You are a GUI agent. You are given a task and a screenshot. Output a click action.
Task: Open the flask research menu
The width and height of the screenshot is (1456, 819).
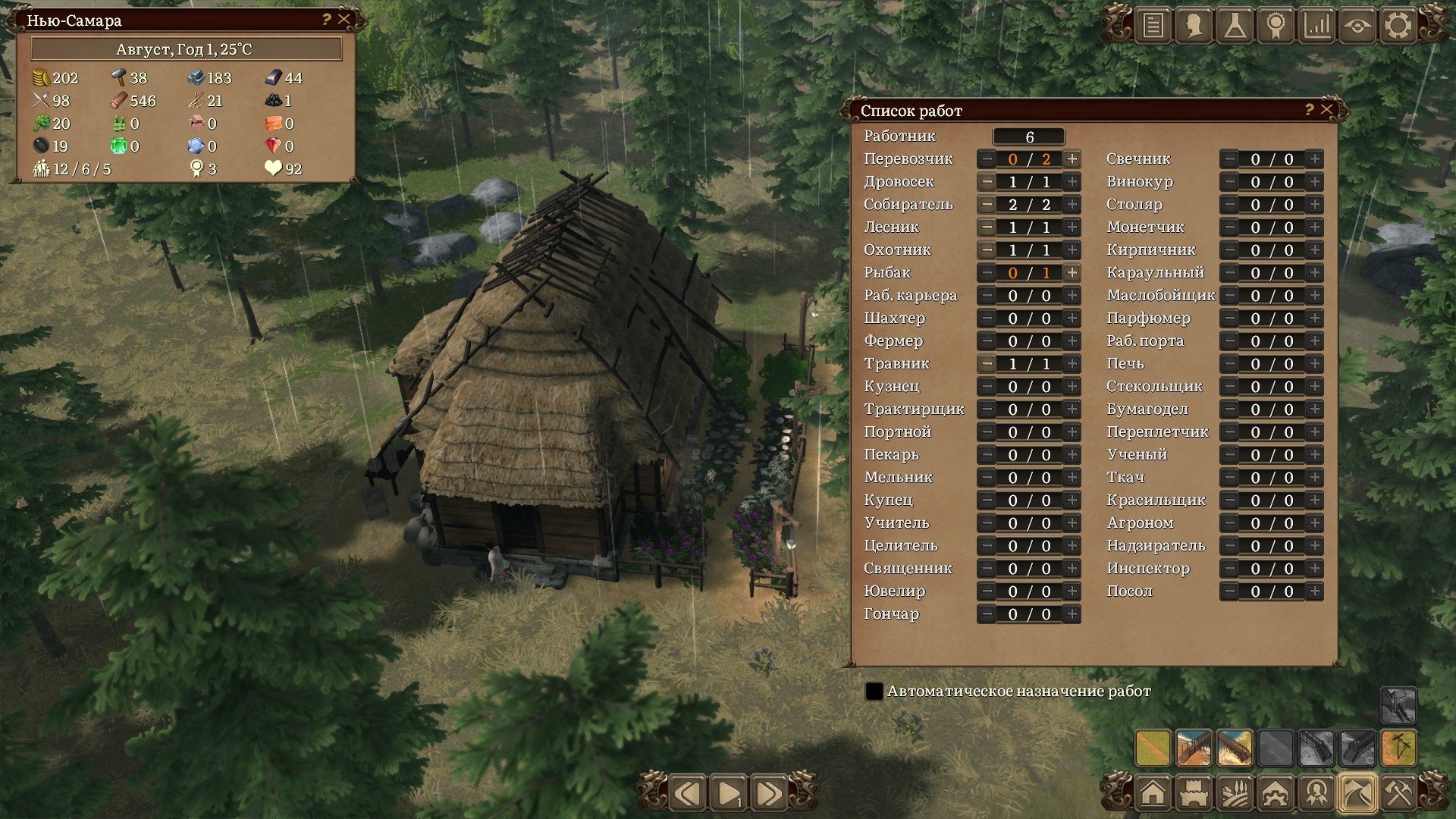pos(1235,26)
